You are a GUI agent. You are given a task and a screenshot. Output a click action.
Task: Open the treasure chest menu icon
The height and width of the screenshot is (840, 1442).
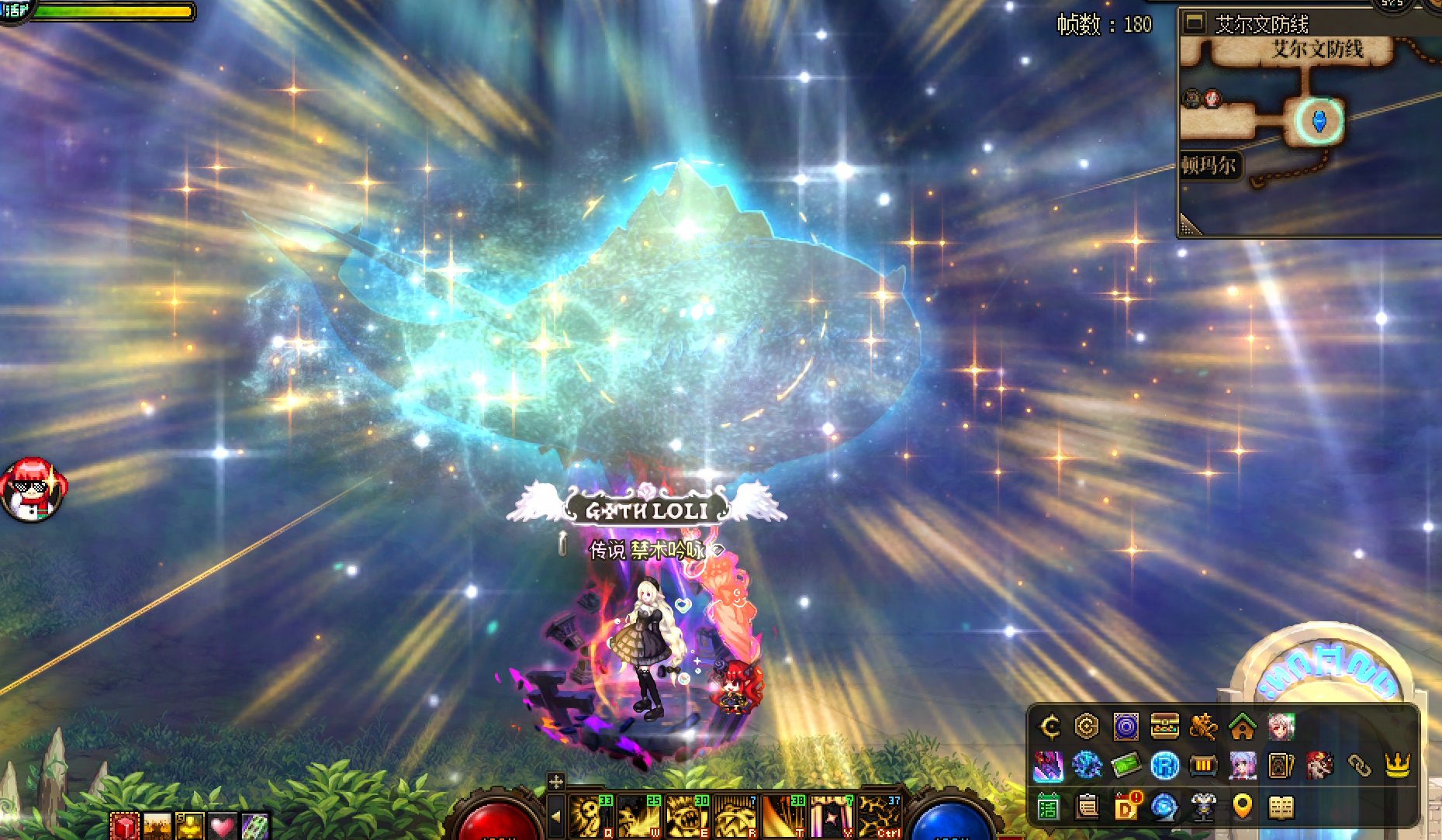pos(1164,727)
